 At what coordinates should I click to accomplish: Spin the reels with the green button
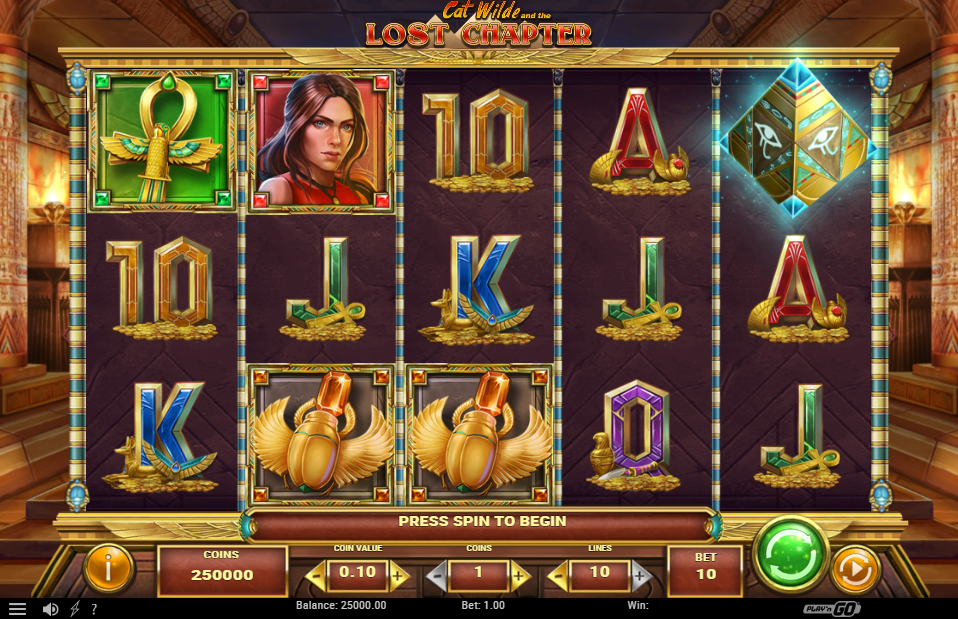pos(790,554)
